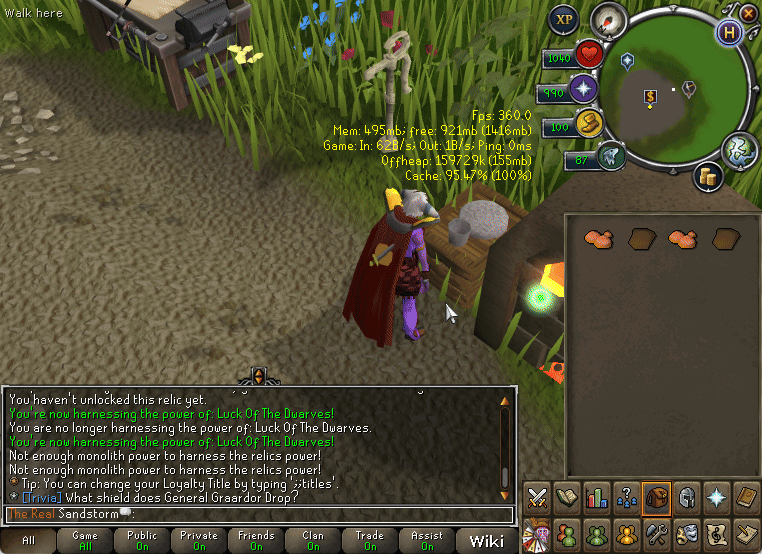The width and height of the screenshot is (762, 554).
Task: Open the Combat Options crossed swords tab
Action: click(538, 497)
